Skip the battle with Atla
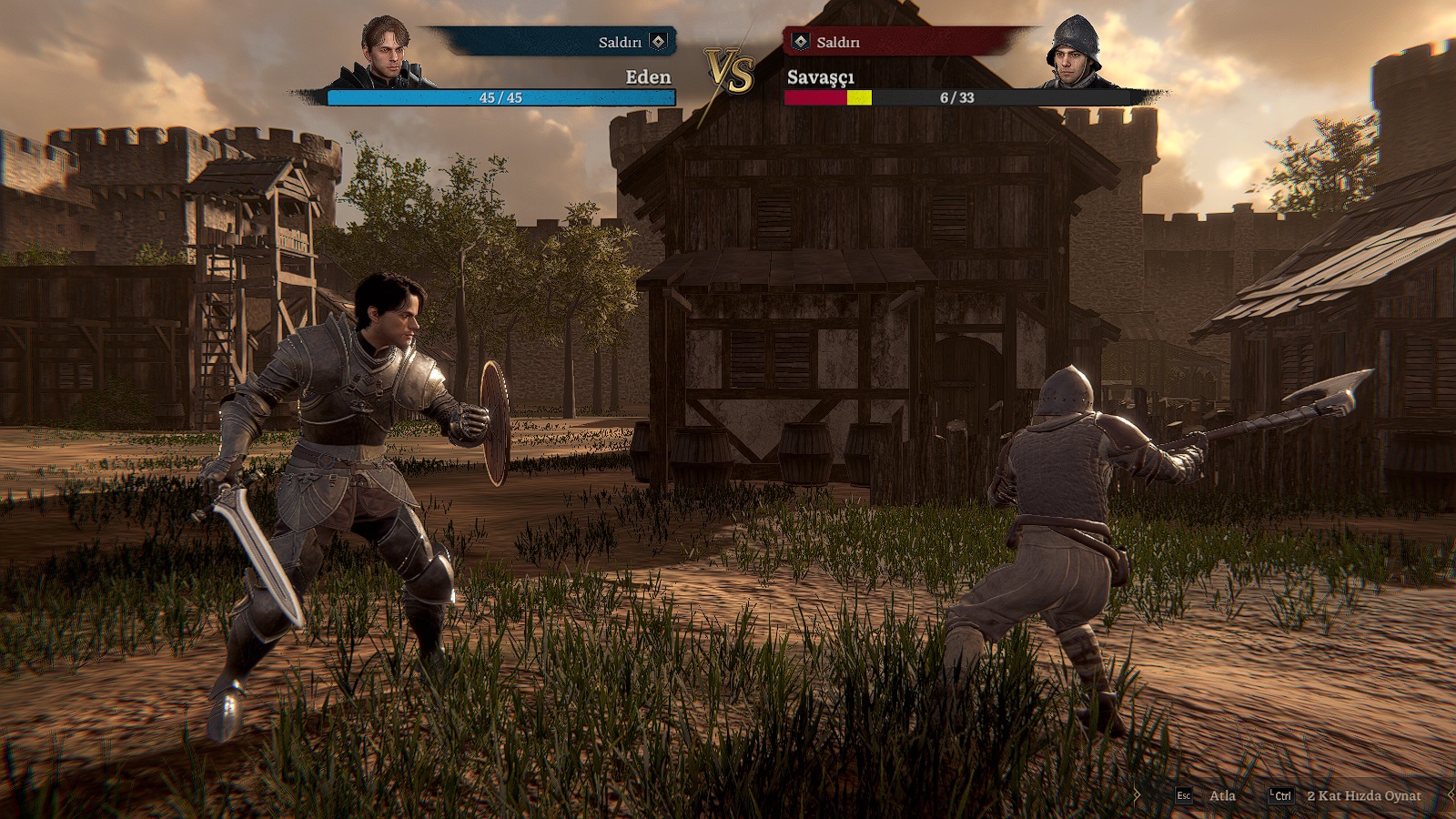Screen dimensions: 1456x819 [x=1207, y=795]
